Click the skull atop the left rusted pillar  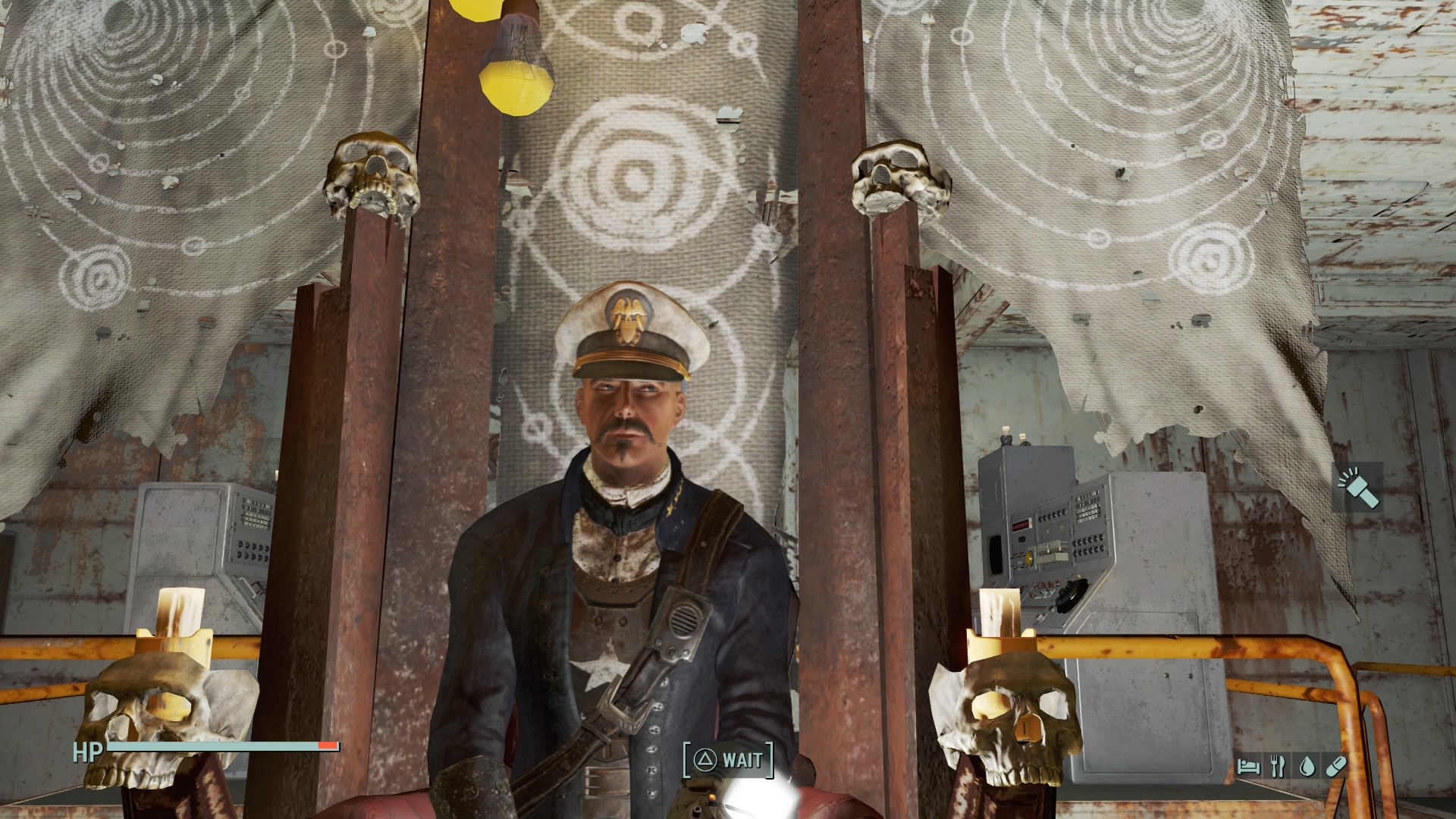click(372, 175)
